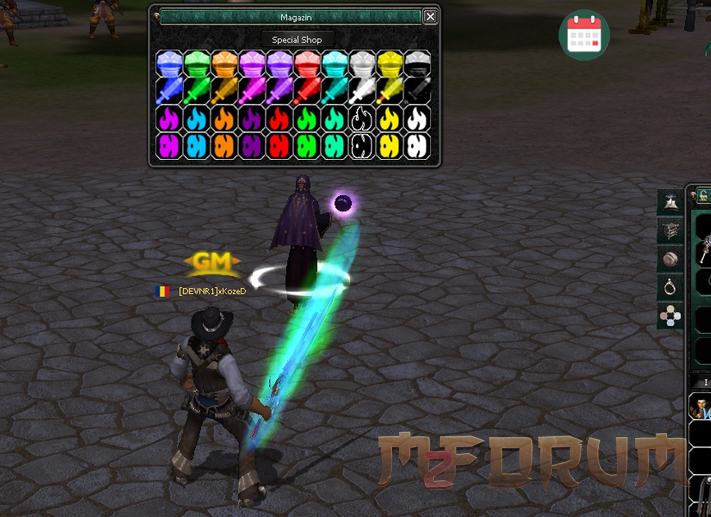
Task: Pick the orange armor shop item
Action: 224,65
